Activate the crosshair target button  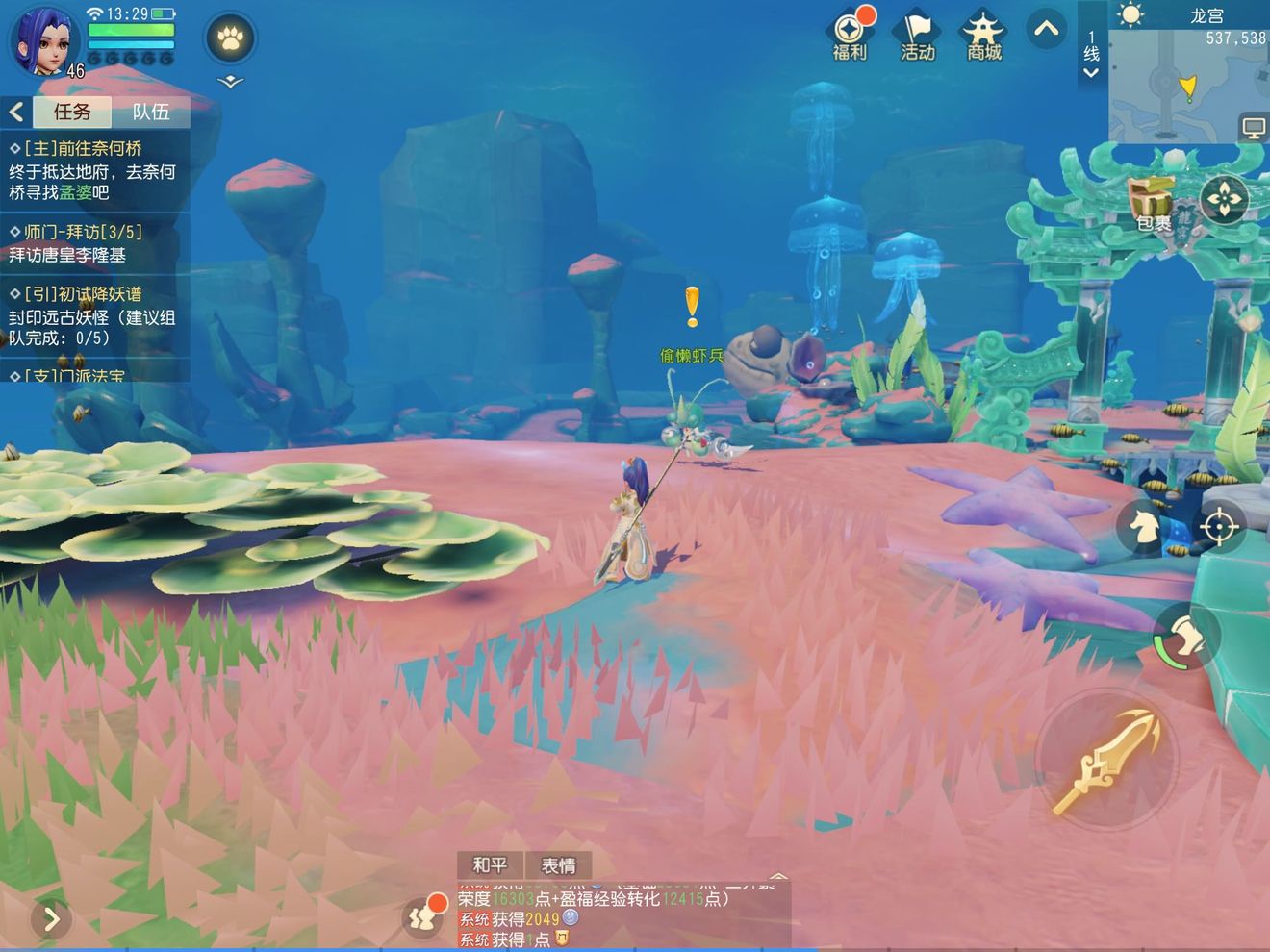(x=1218, y=527)
